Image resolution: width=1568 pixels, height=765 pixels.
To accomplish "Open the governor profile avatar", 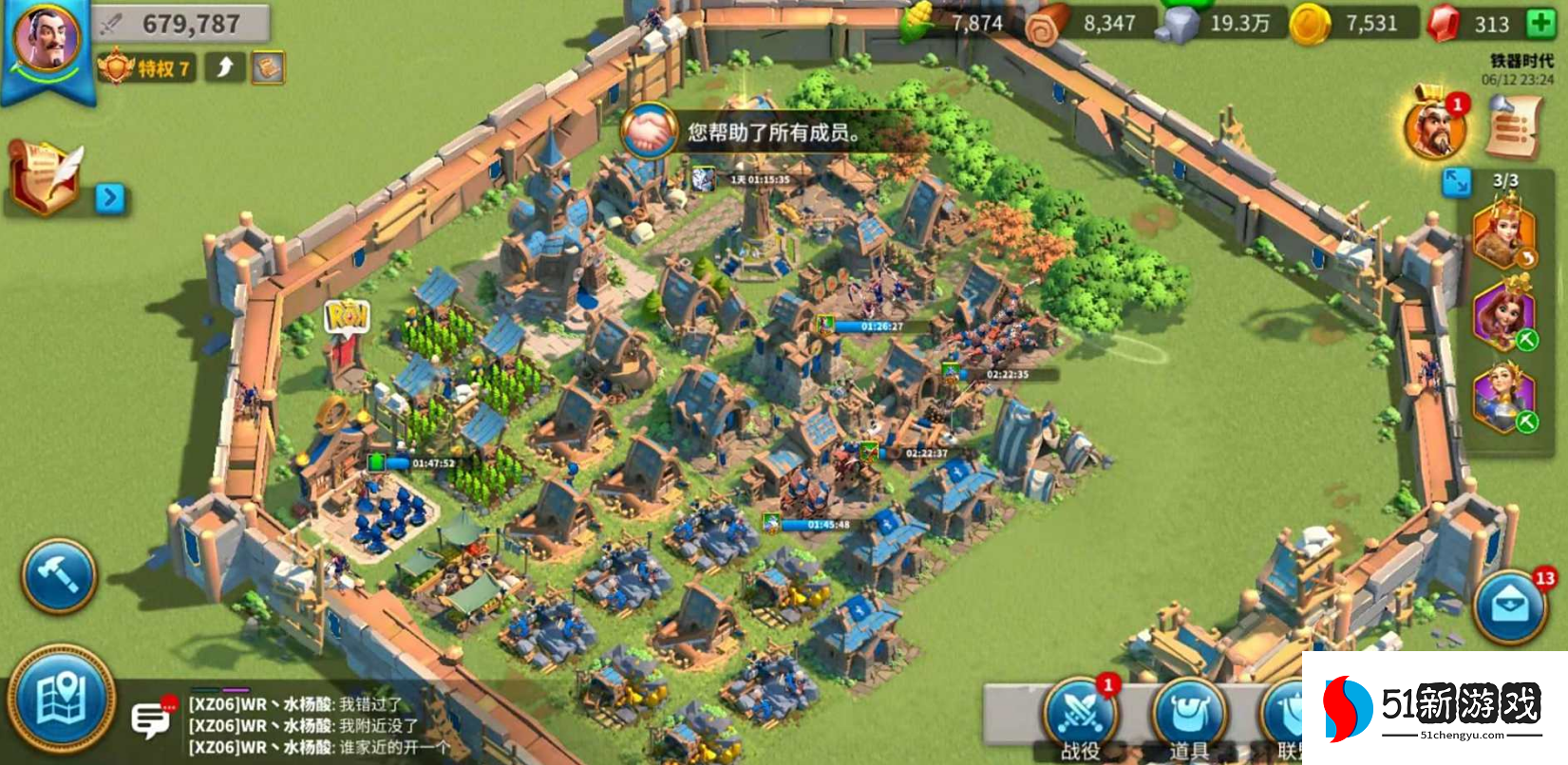I will click(x=47, y=40).
